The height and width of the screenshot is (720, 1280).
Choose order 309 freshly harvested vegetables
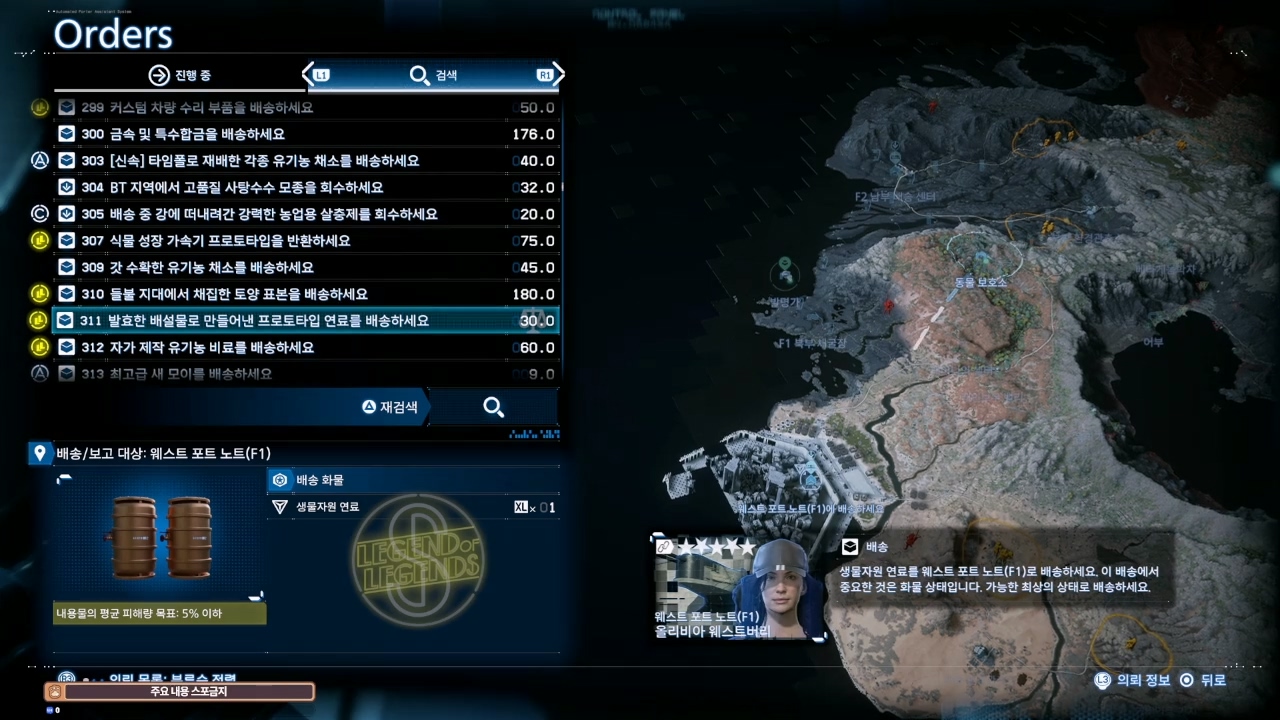coord(305,268)
